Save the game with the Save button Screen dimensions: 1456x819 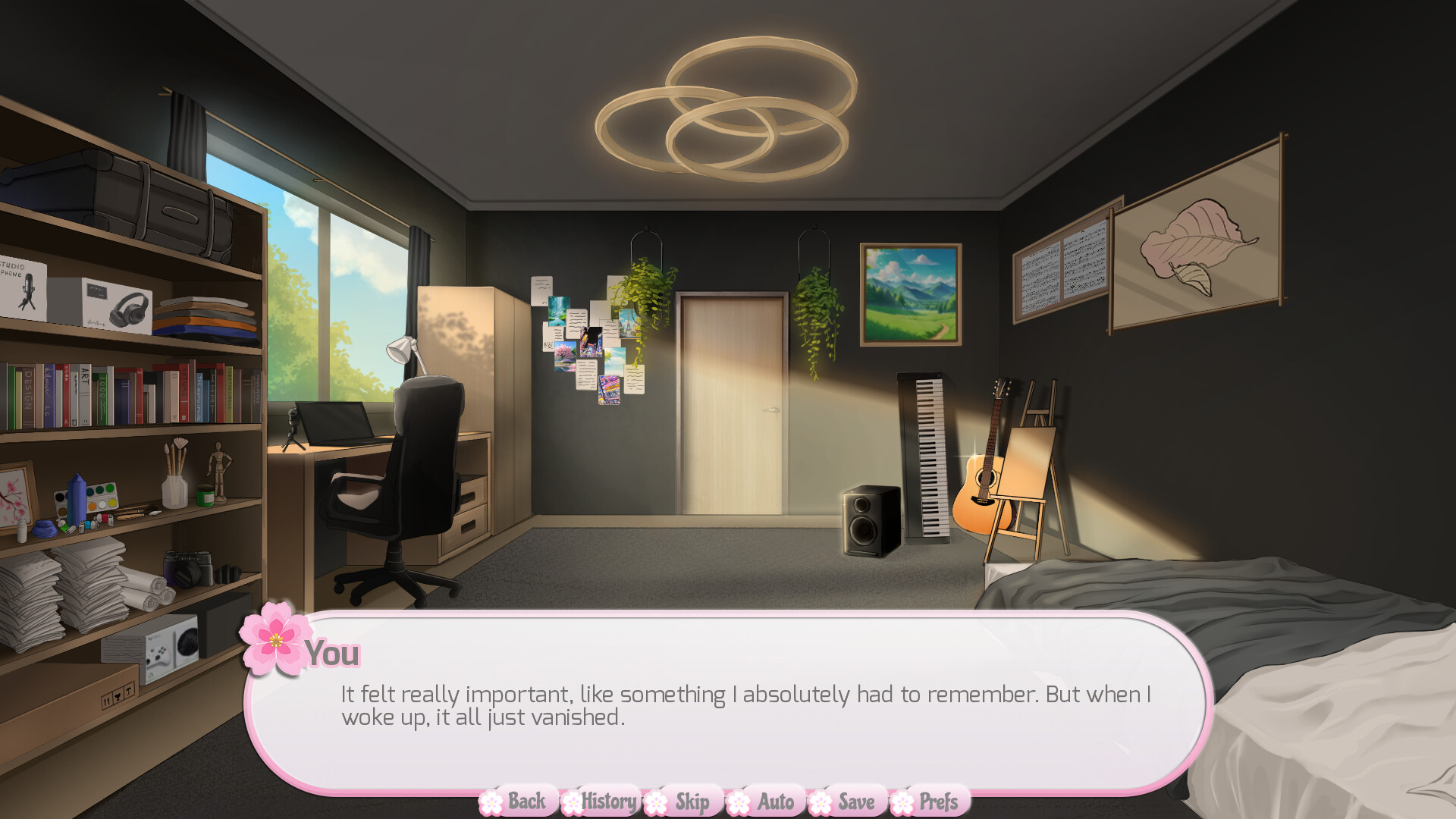pos(855,801)
